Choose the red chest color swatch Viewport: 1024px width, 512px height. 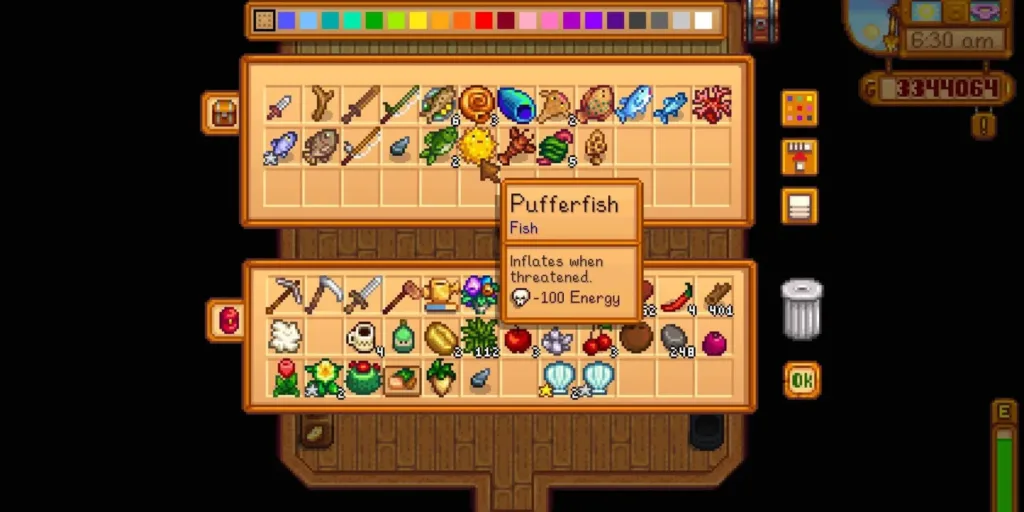coord(484,20)
